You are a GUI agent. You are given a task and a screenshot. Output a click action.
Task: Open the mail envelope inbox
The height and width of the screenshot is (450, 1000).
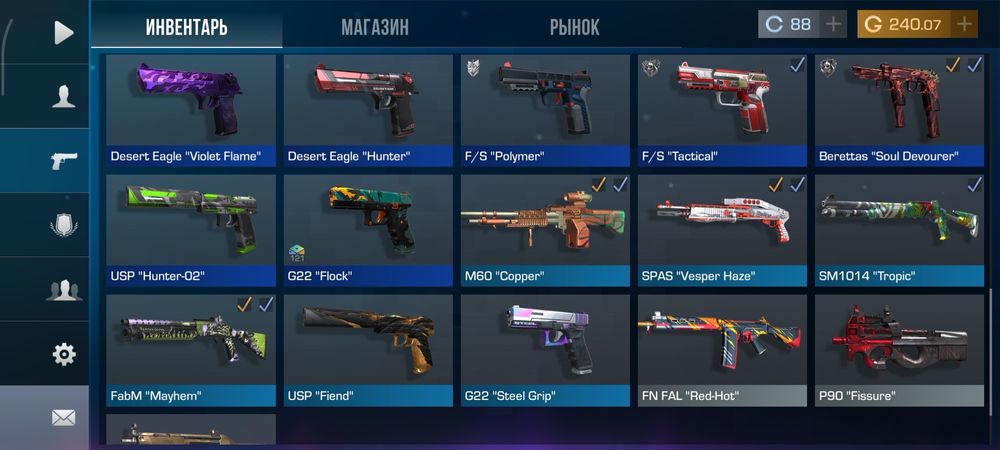click(63, 417)
